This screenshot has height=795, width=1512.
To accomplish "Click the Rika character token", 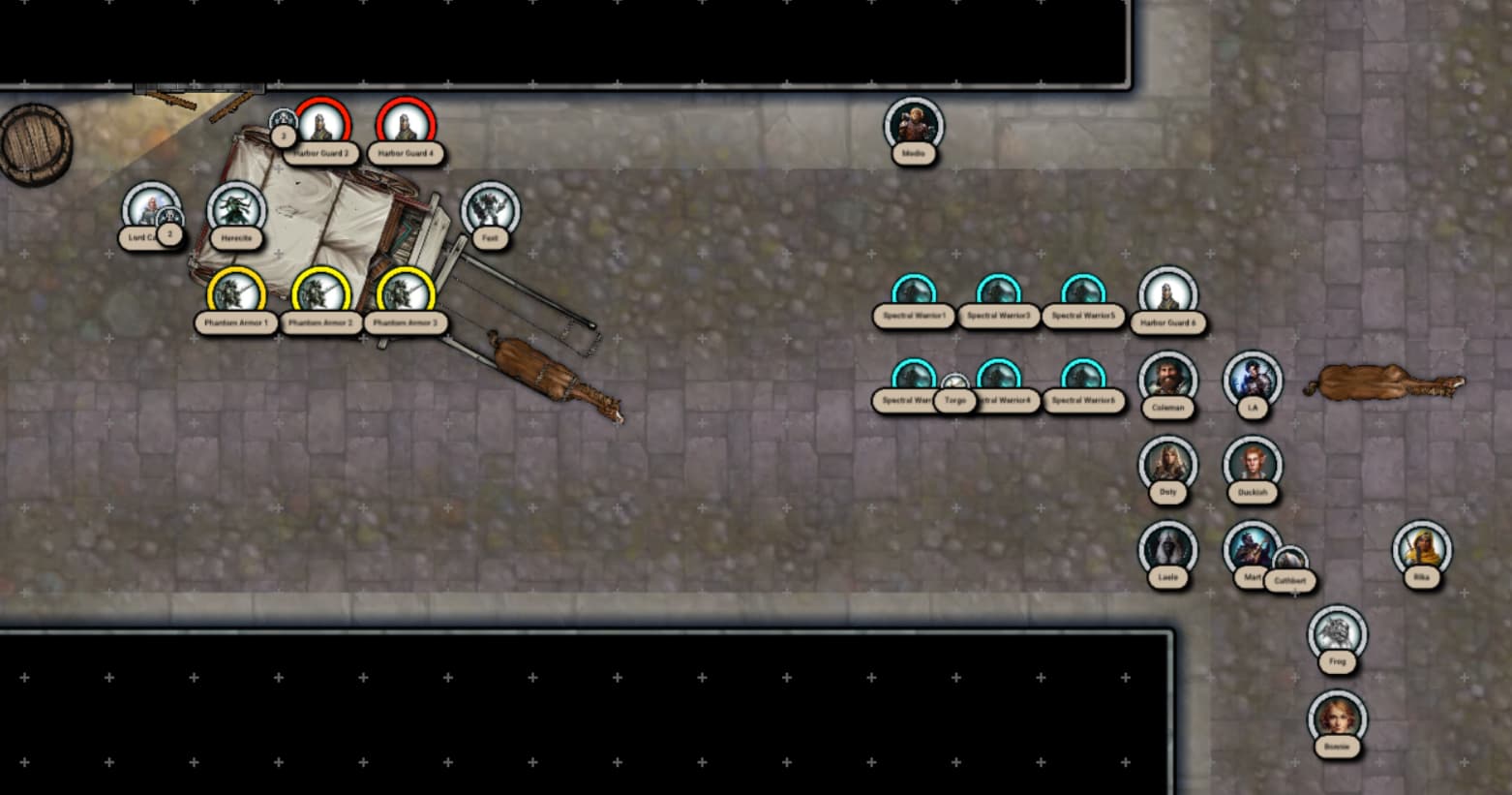I will click(x=1421, y=548).
